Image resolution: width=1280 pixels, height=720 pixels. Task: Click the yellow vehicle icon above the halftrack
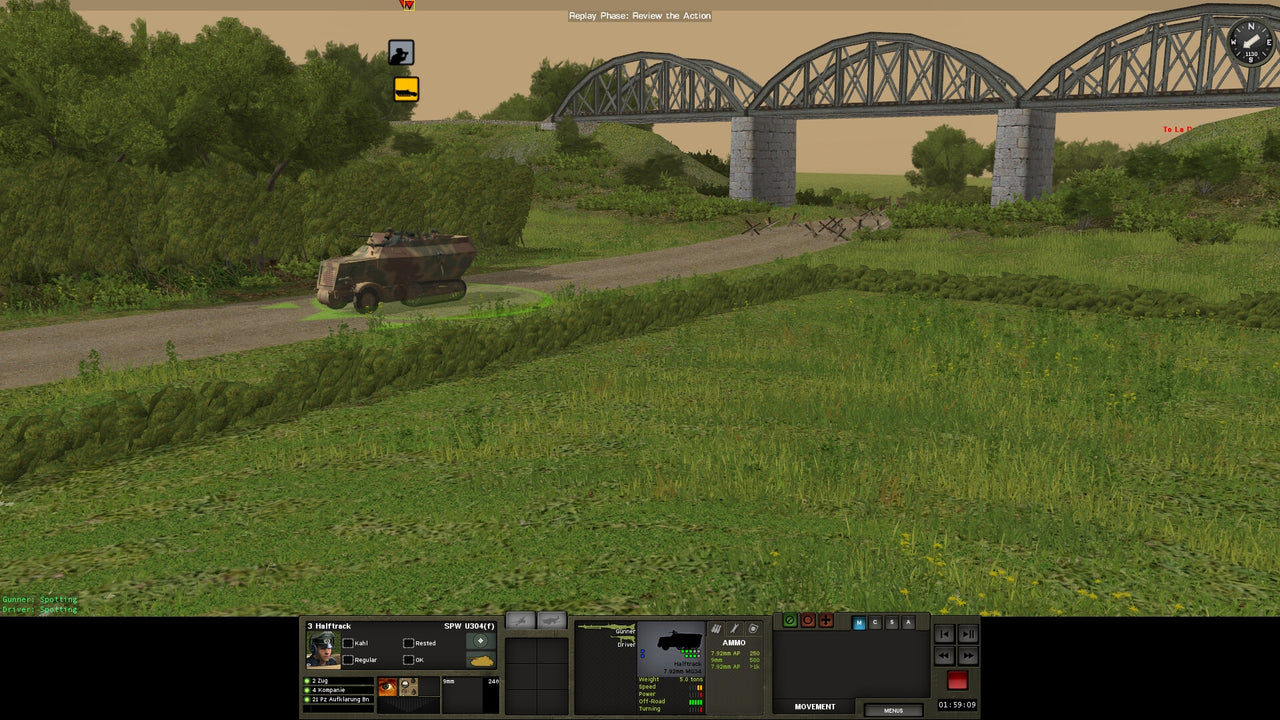click(404, 90)
